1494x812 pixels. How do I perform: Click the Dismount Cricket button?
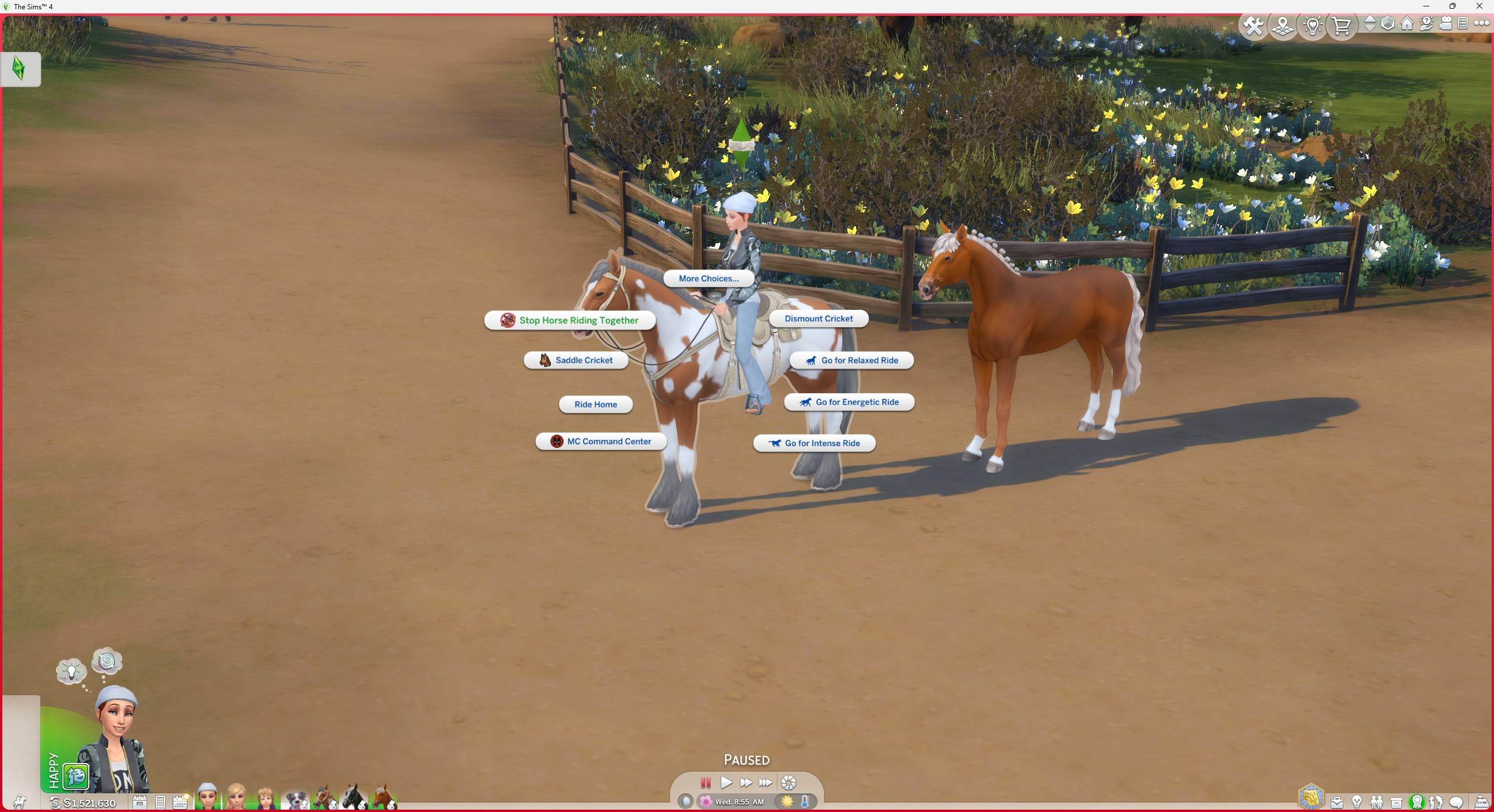pyautogui.click(x=818, y=318)
